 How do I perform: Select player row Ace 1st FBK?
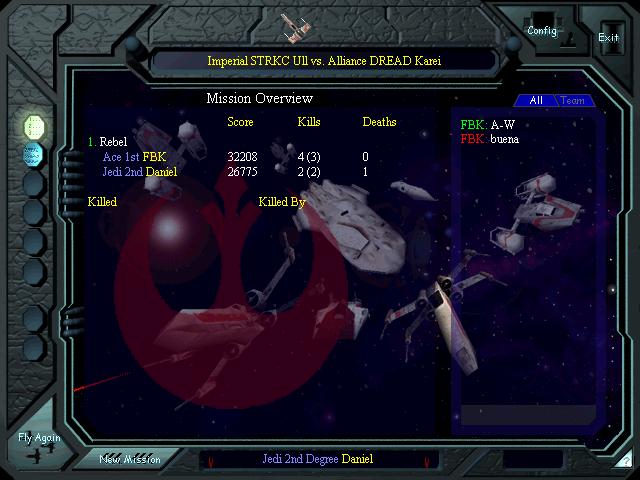pyautogui.click(x=135, y=157)
